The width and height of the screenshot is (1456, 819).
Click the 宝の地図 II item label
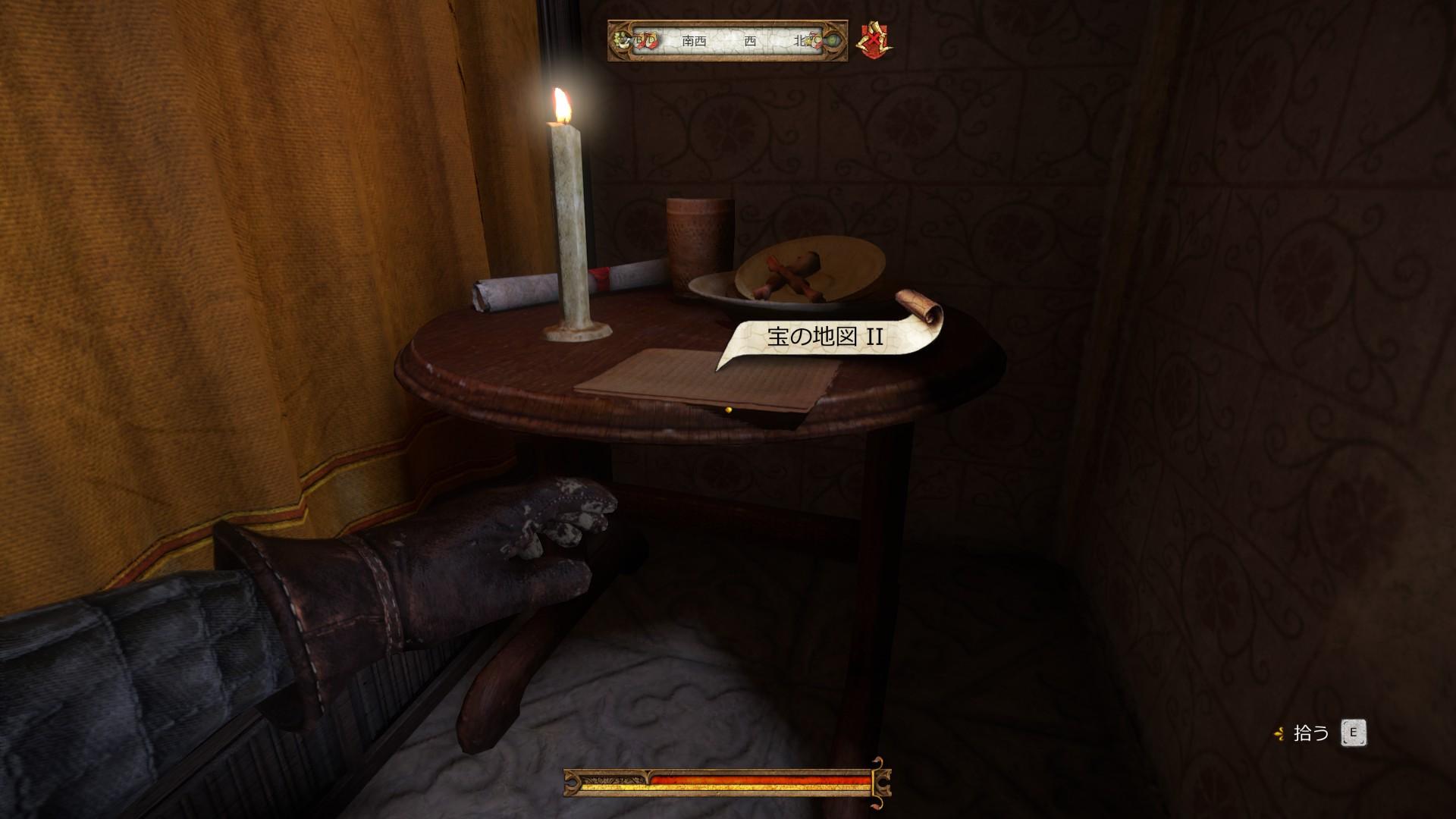(x=825, y=336)
